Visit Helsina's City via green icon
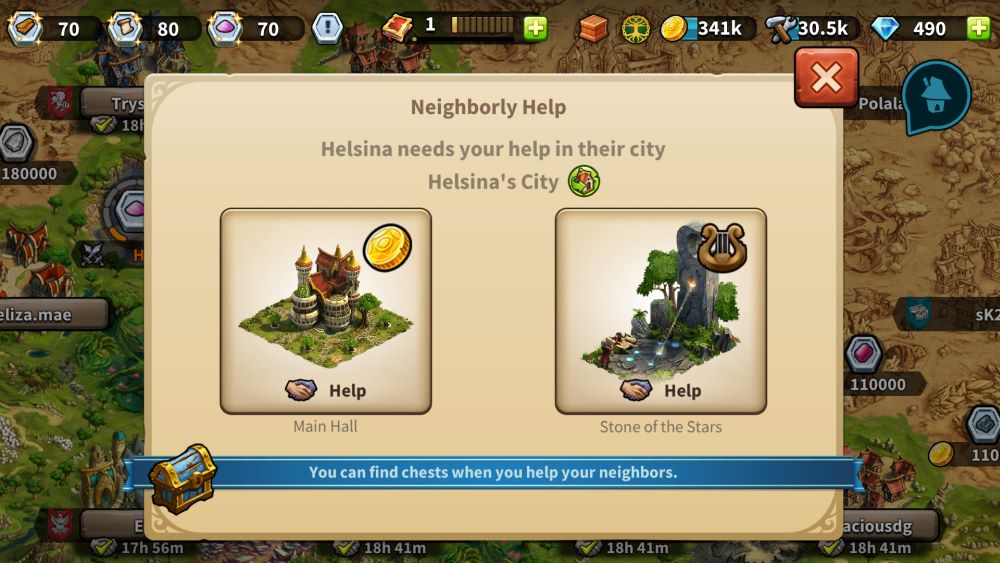This screenshot has width=1000, height=563. (583, 182)
